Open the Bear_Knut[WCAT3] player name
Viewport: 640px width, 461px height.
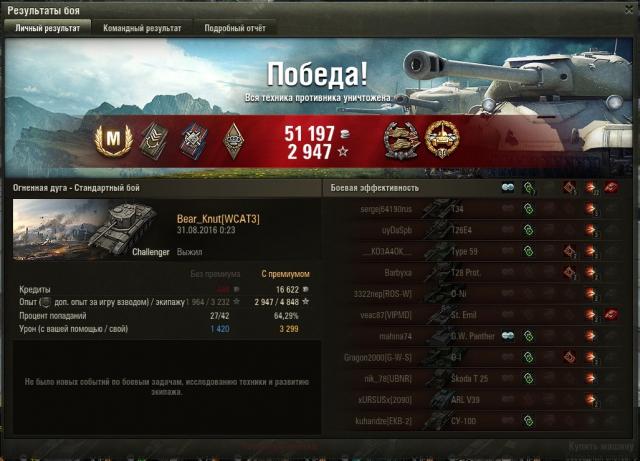pyautogui.click(x=218, y=219)
